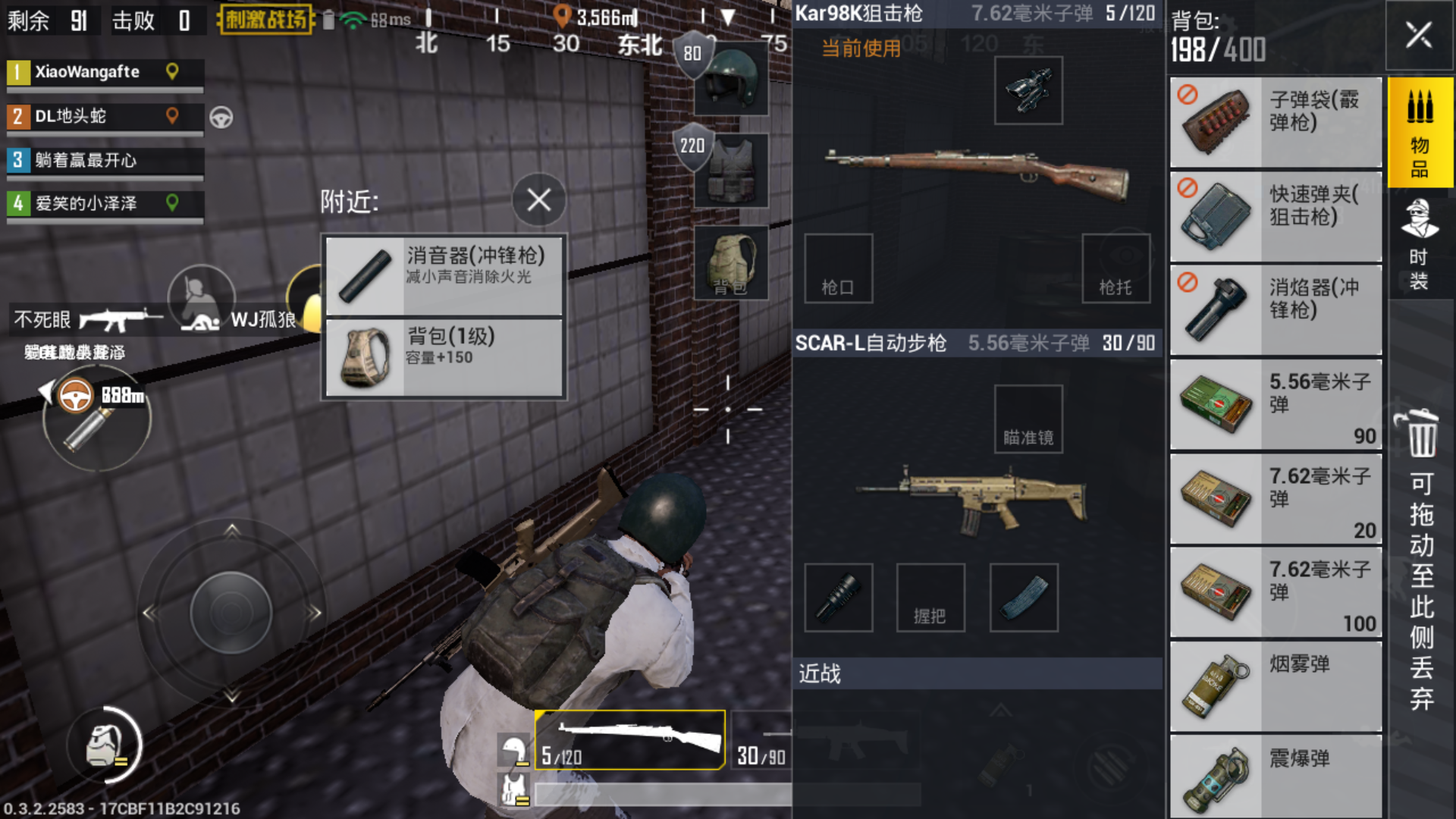
Task: Click the suppressor icon attached to SCAR-L
Action: pyautogui.click(x=838, y=598)
